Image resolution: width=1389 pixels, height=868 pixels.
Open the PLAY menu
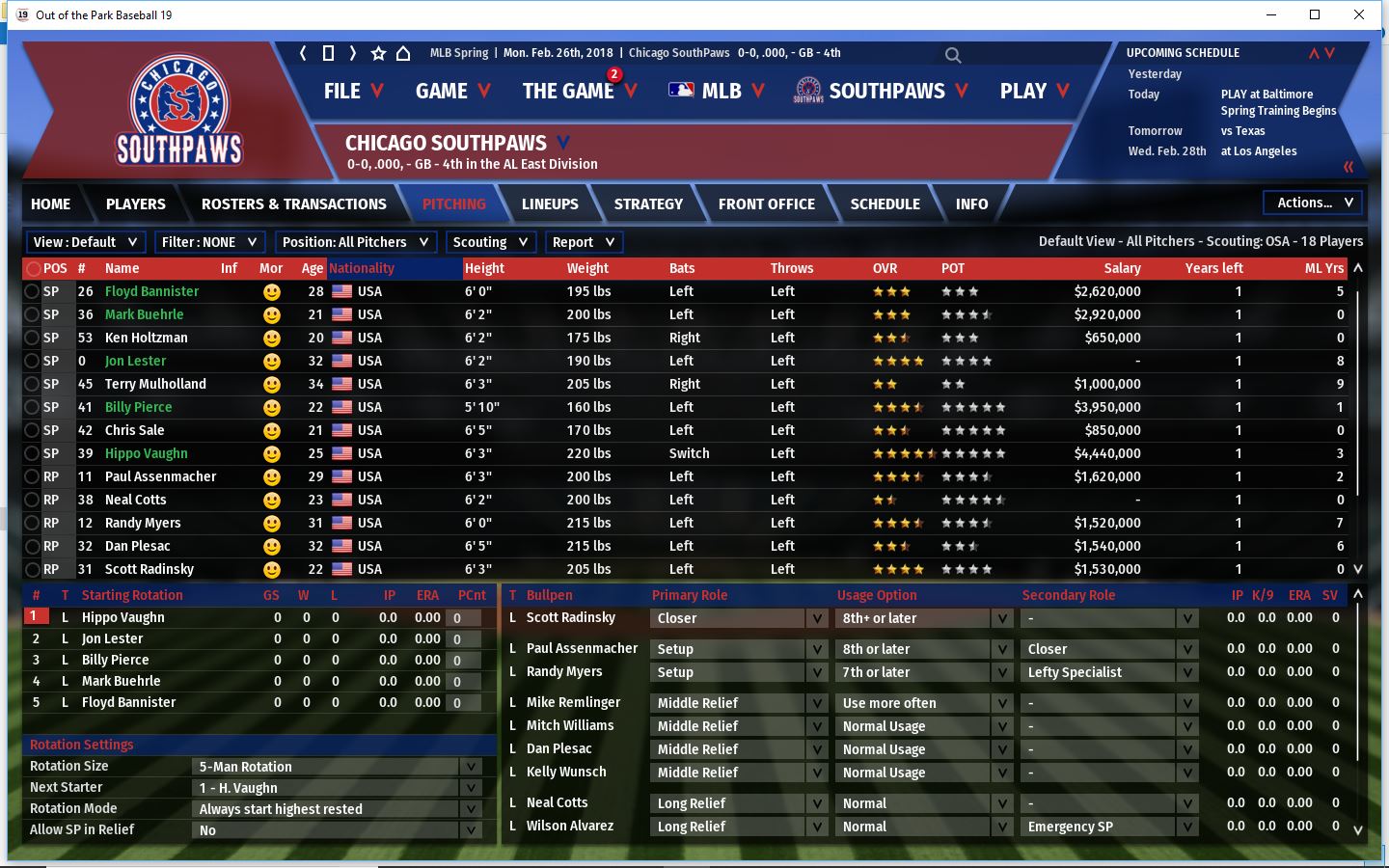[x=1034, y=92]
